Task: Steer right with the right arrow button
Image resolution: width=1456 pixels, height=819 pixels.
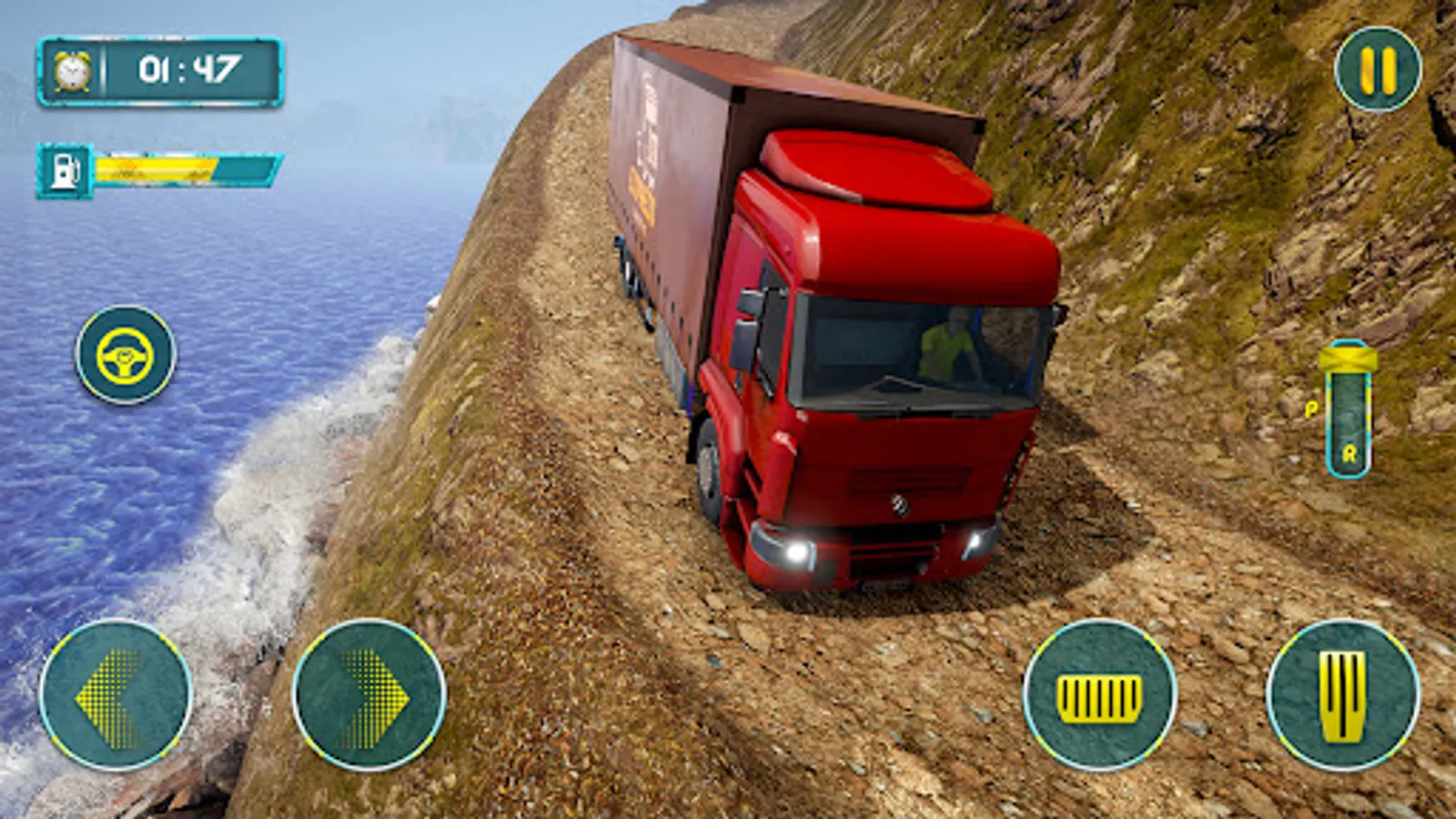Action: [x=369, y=696]
